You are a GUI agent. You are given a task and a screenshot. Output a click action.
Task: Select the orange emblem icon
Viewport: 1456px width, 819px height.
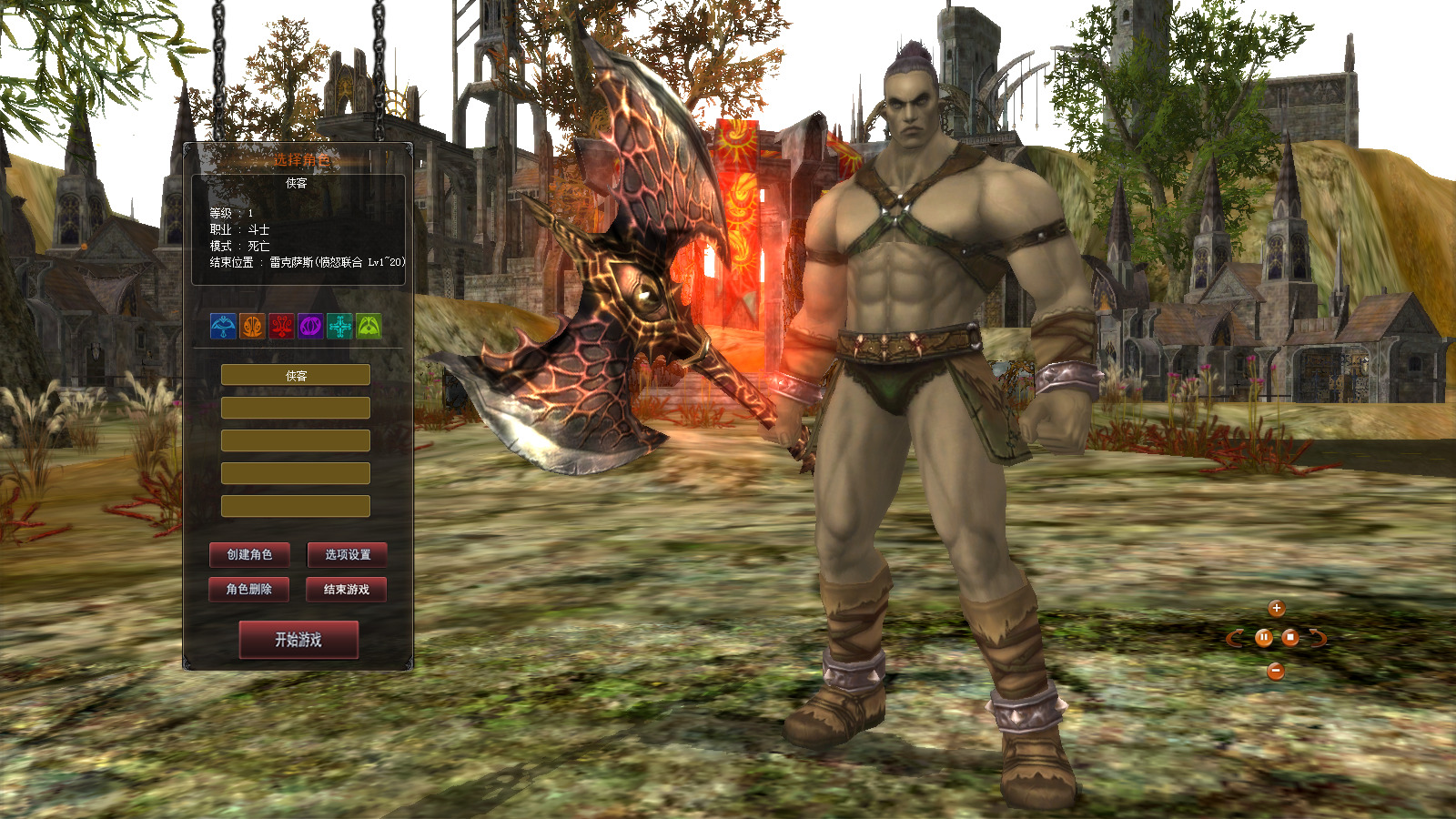pyautogui.click(x=252, y=326)
